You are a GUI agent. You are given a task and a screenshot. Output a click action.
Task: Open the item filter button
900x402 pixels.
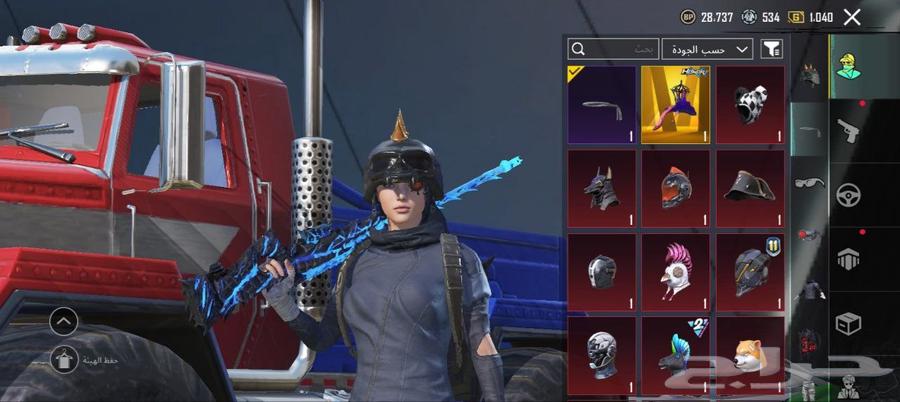pyautogui.click(x=772, y=48)
